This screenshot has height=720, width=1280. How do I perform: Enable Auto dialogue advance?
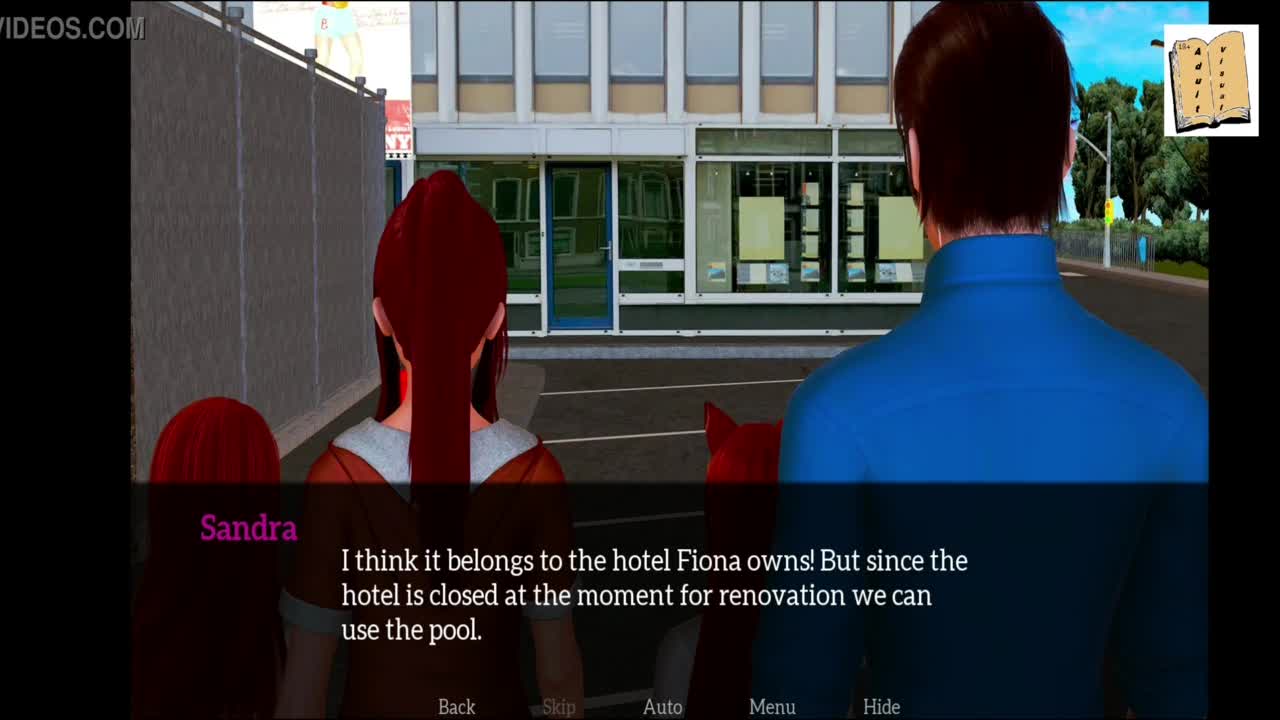click(x=662, y=707)
